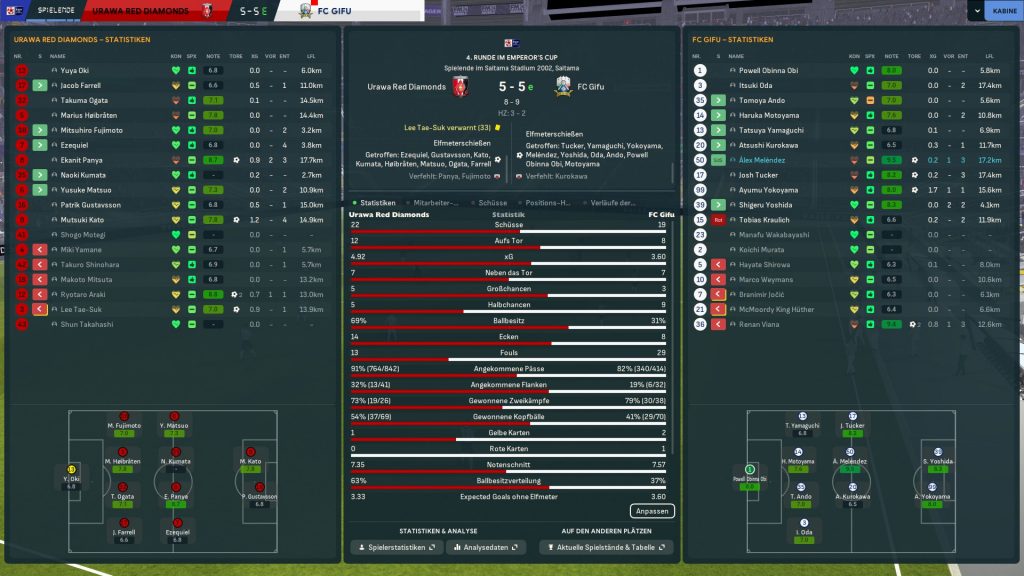Viewport: 1024px width, 576px height.
Task: Click Urawa Red Diamonds in the top bar
Action: [148, 11]
